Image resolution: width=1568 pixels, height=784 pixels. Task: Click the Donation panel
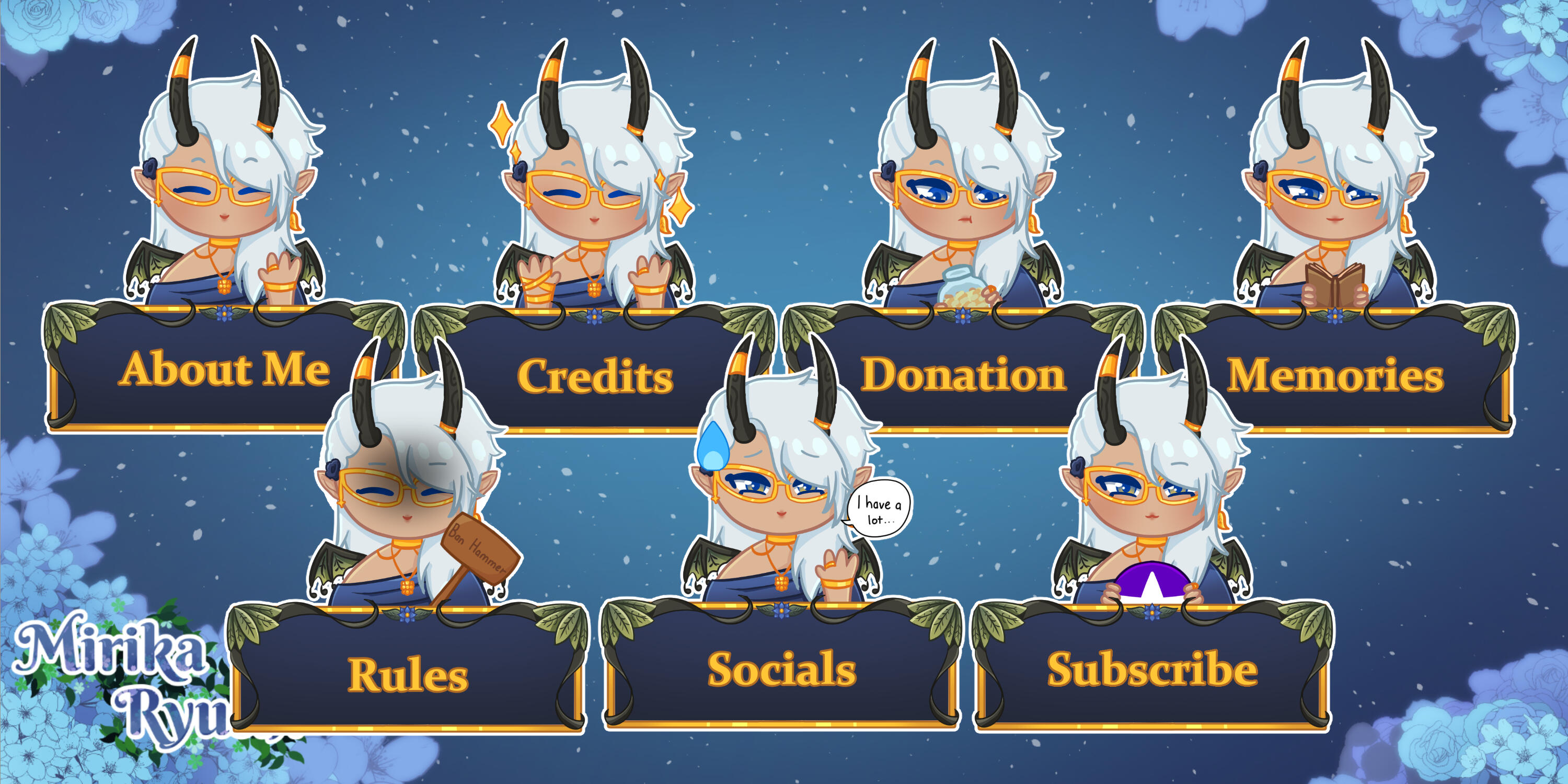point(963,375)
